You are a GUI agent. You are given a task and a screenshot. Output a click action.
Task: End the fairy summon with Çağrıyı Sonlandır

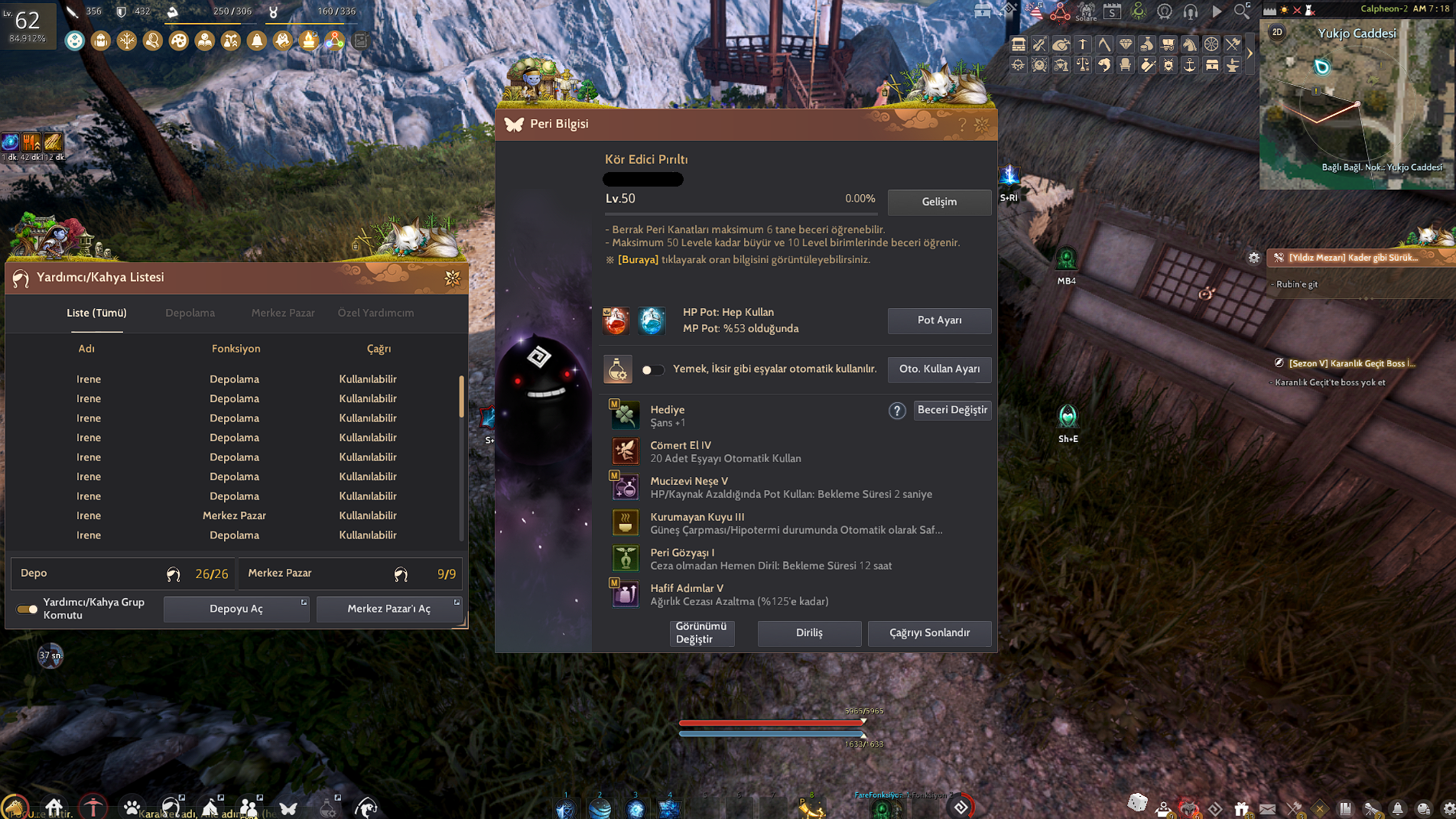929,633
